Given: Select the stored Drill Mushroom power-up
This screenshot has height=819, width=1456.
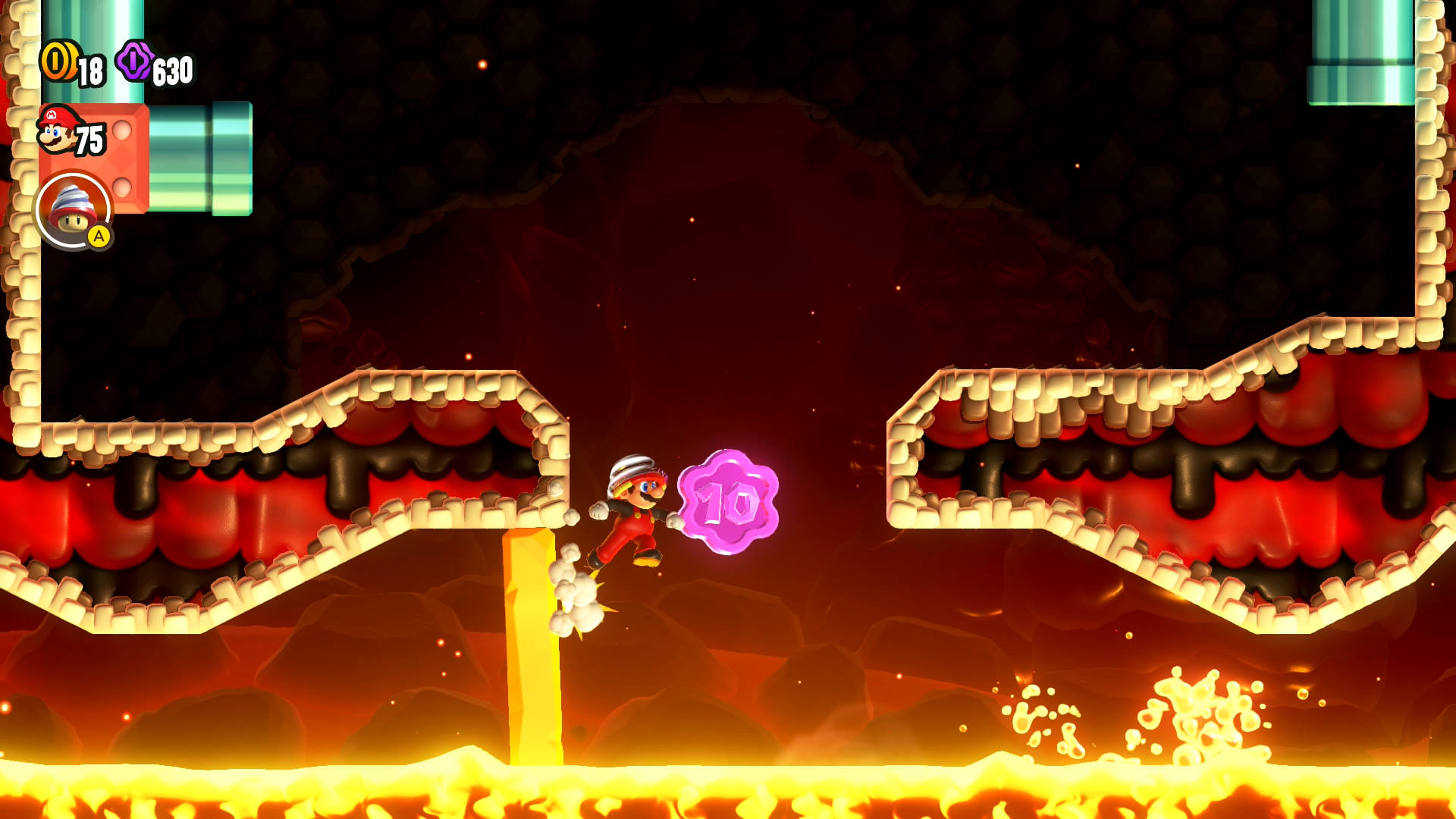Looking at the screenshot, I should (x=73, y=210).
